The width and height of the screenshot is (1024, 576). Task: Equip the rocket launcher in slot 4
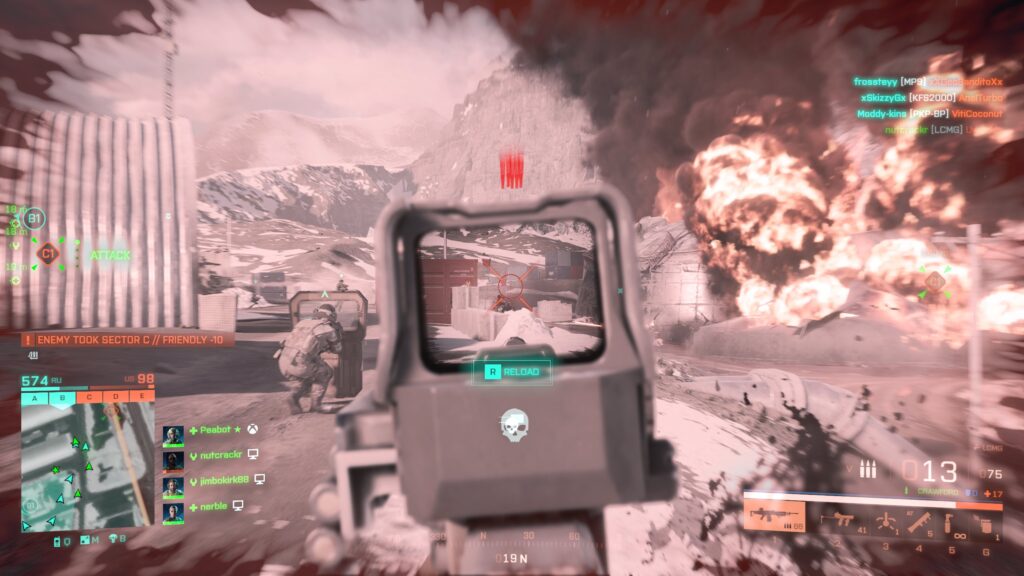tap(919, 522)
